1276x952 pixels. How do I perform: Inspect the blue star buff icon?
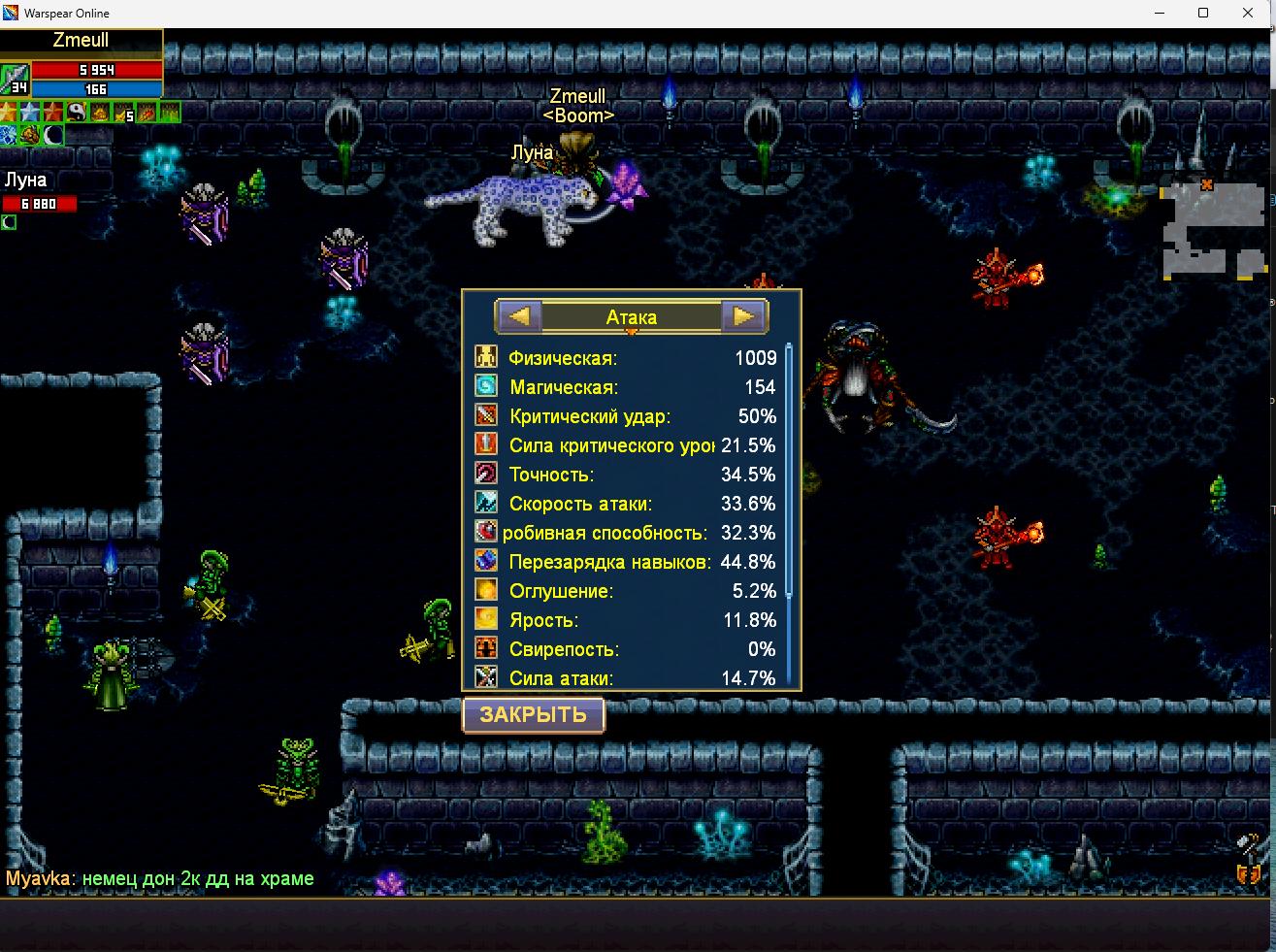(31, 112)
